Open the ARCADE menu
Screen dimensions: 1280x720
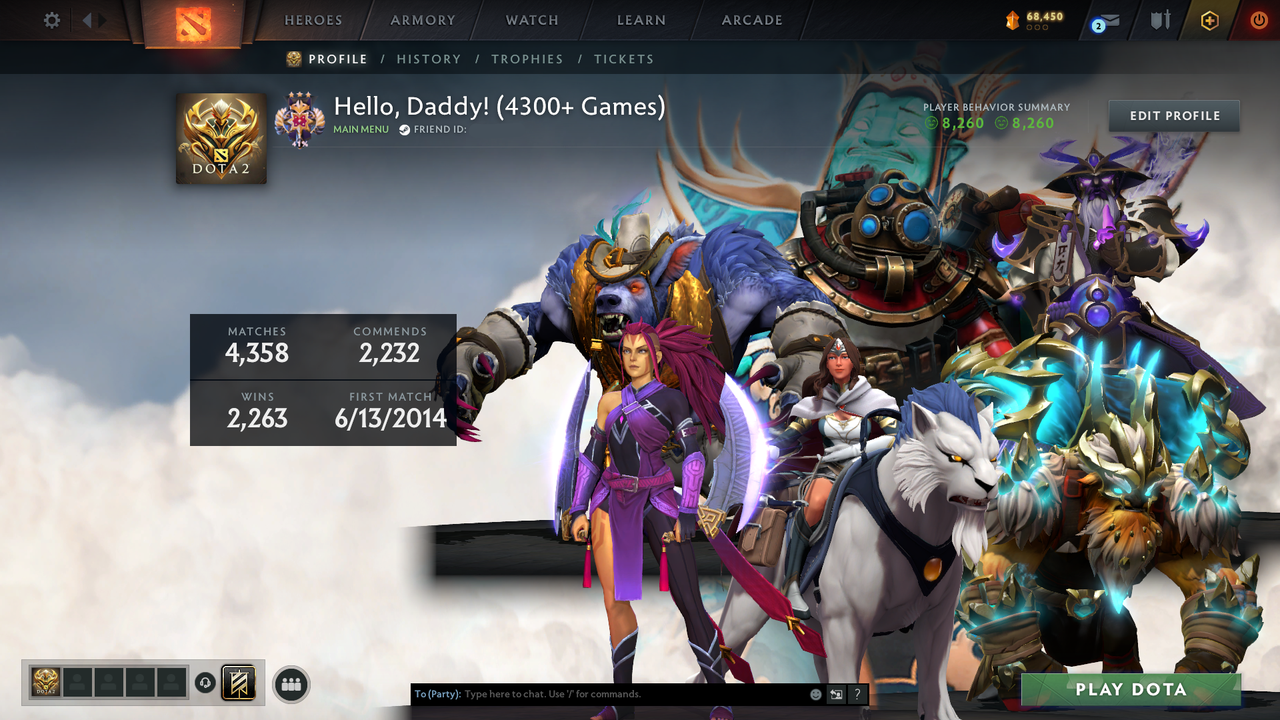click(751, 20)
